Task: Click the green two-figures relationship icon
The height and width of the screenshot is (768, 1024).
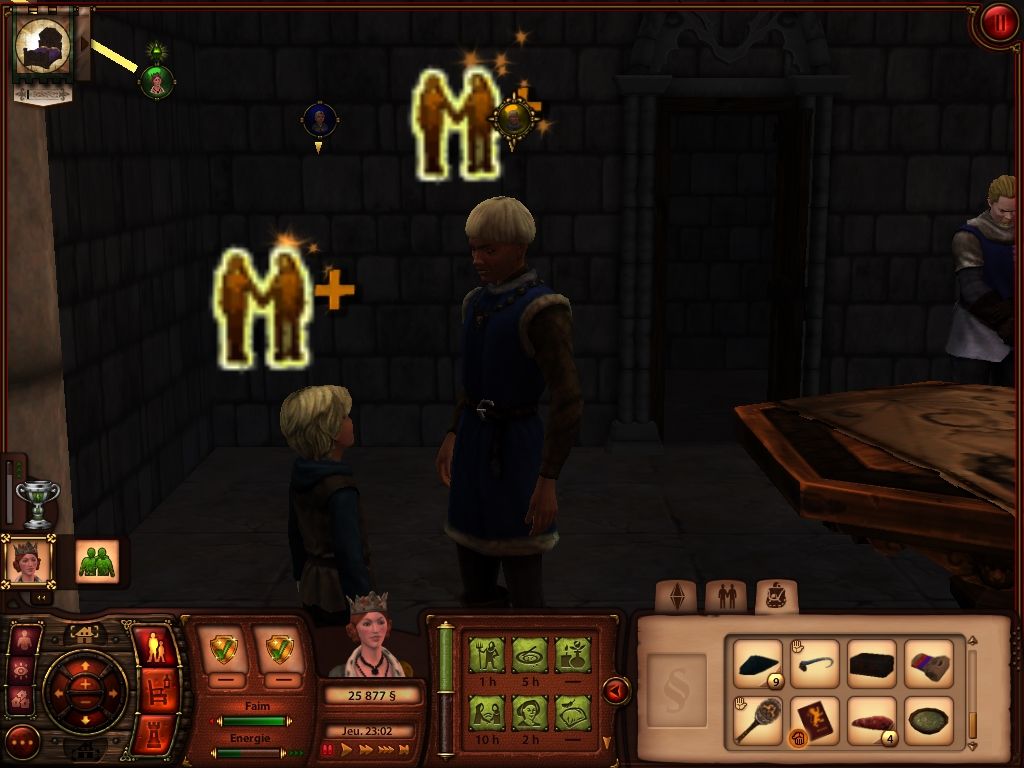Action: click(x=97, y=561)
